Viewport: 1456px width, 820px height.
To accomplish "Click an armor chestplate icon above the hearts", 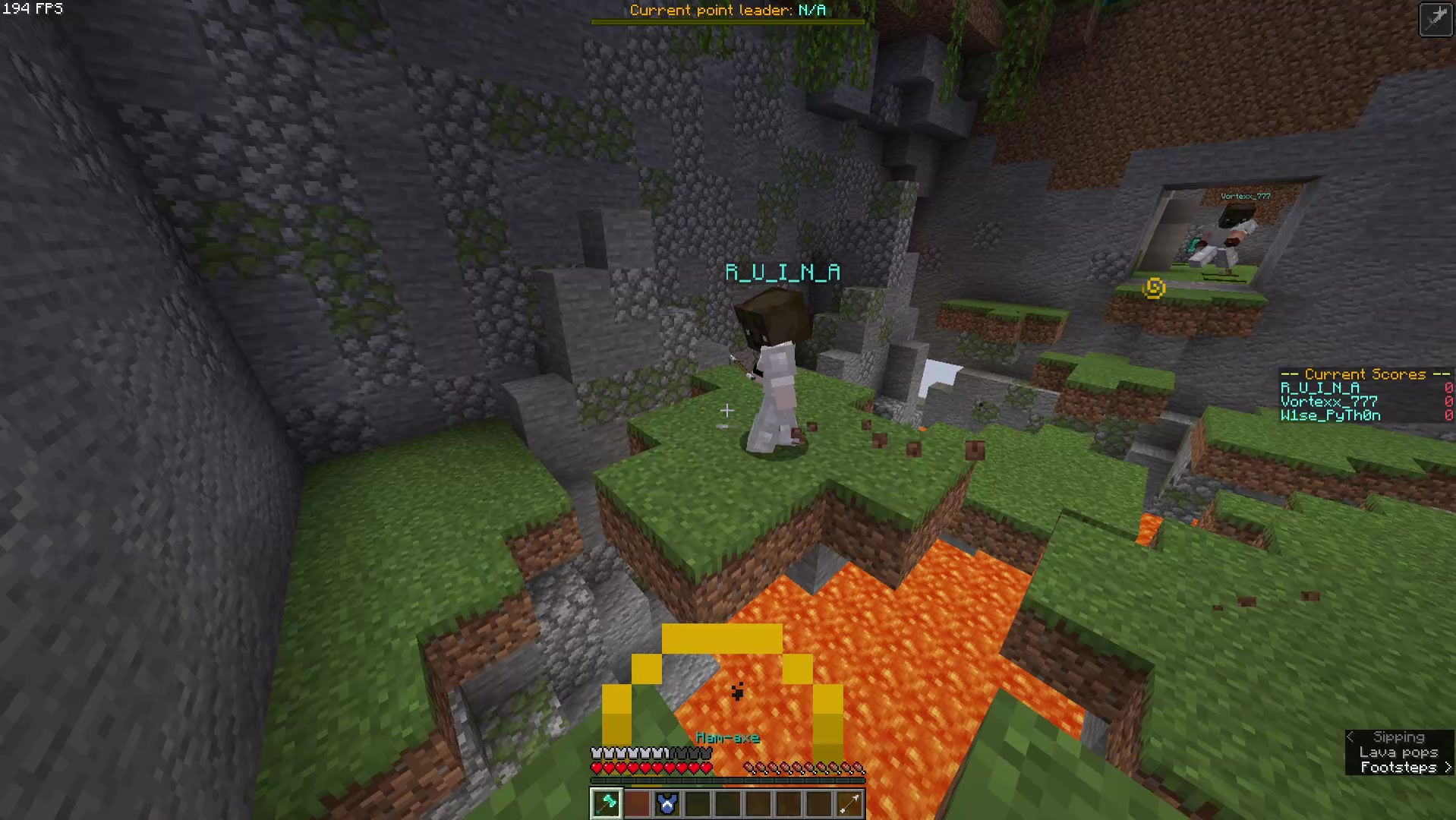I will coord(600,752).
